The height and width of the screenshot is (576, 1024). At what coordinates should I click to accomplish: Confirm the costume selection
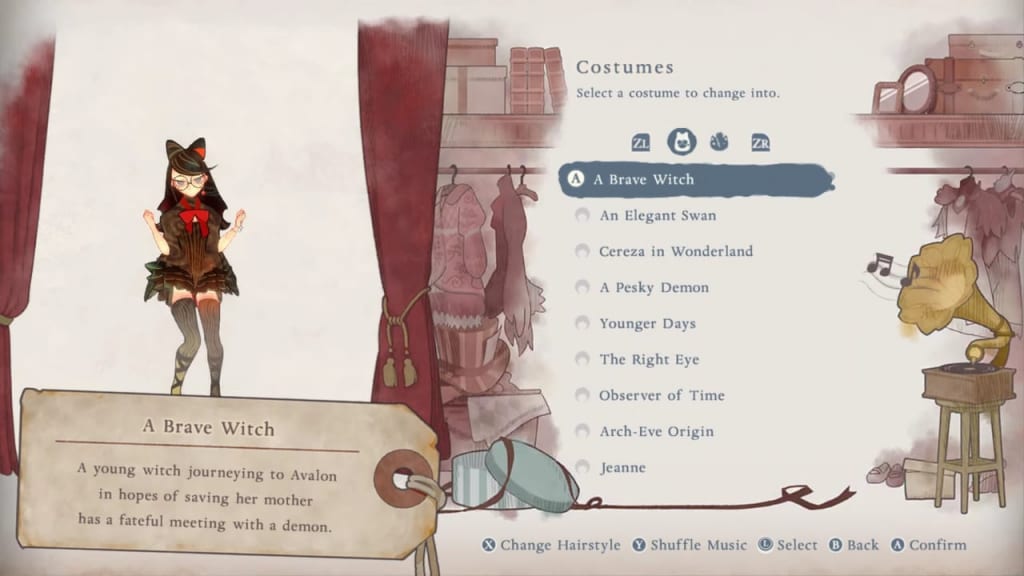coord(929,545)
